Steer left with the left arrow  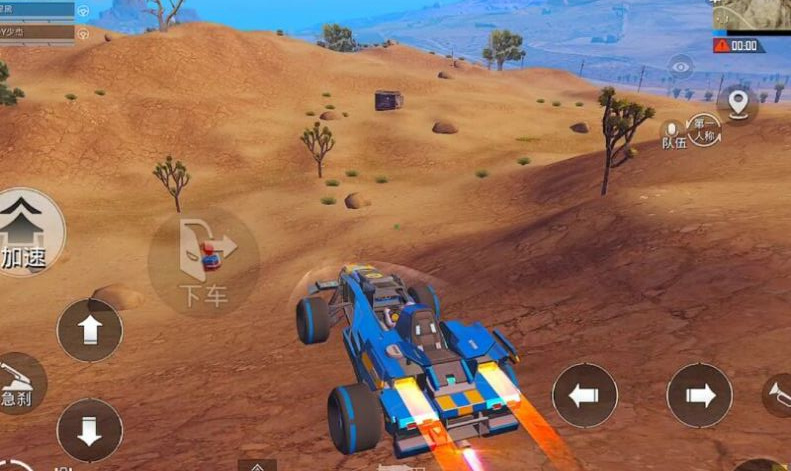click(x=585, y=395)
